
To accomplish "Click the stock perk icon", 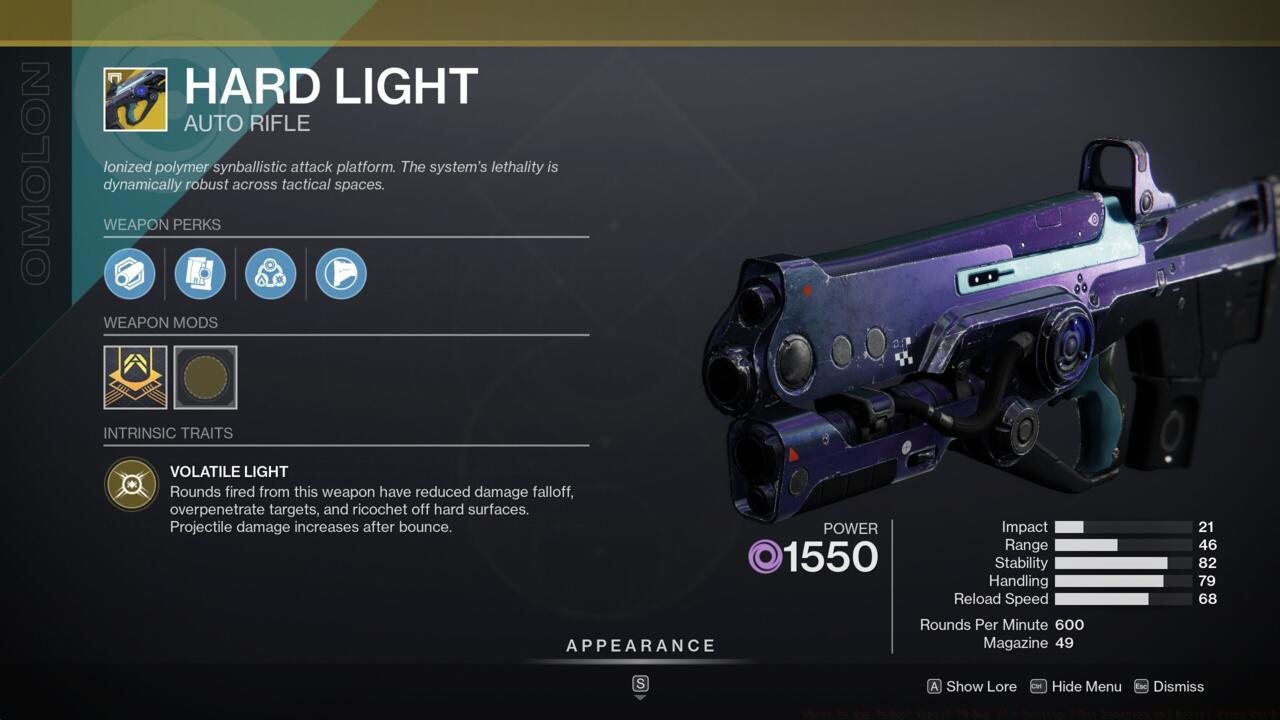I will coord(341,273).
